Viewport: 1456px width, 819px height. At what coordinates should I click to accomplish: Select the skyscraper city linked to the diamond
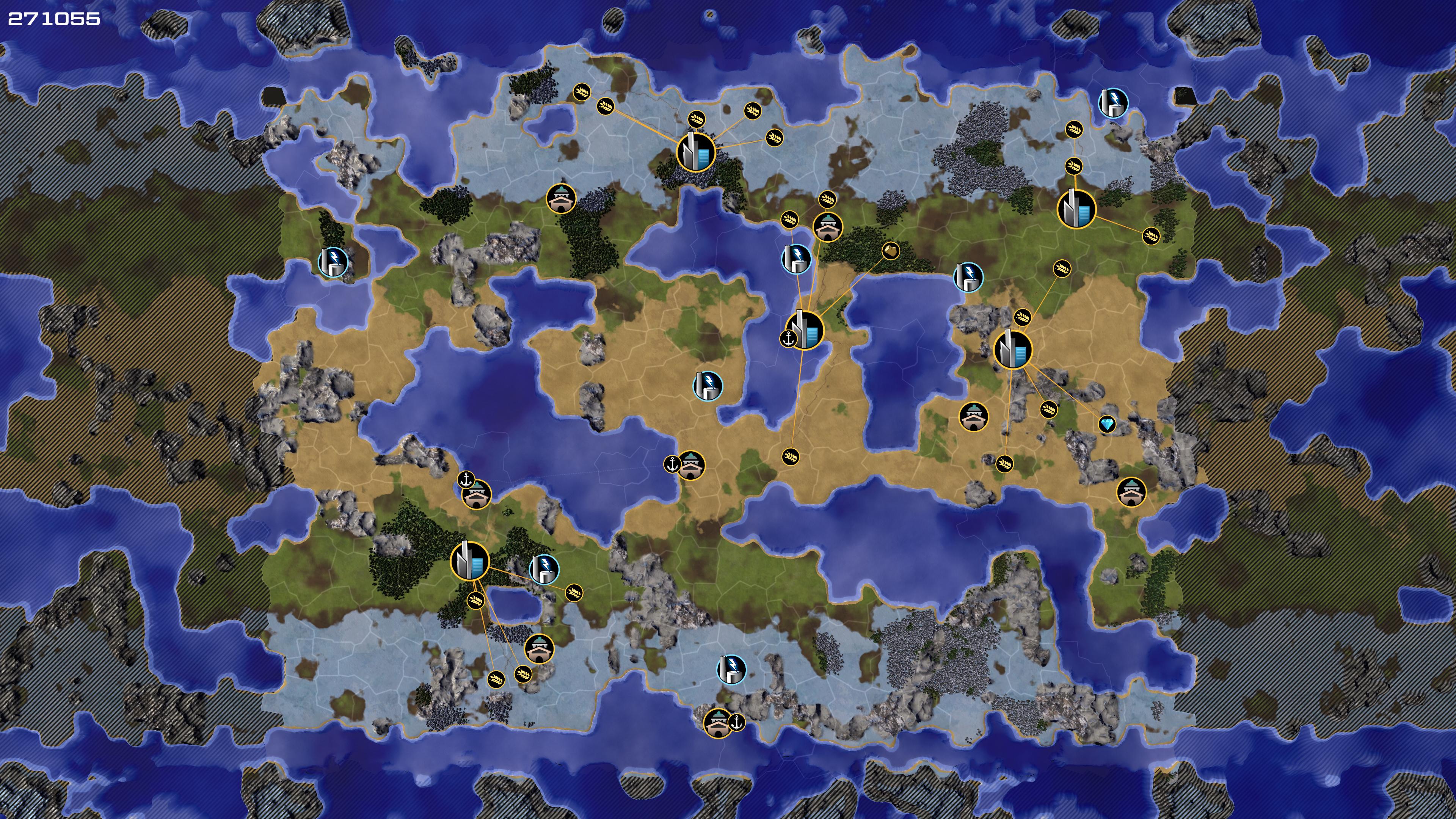click(x=1012, y=350)
